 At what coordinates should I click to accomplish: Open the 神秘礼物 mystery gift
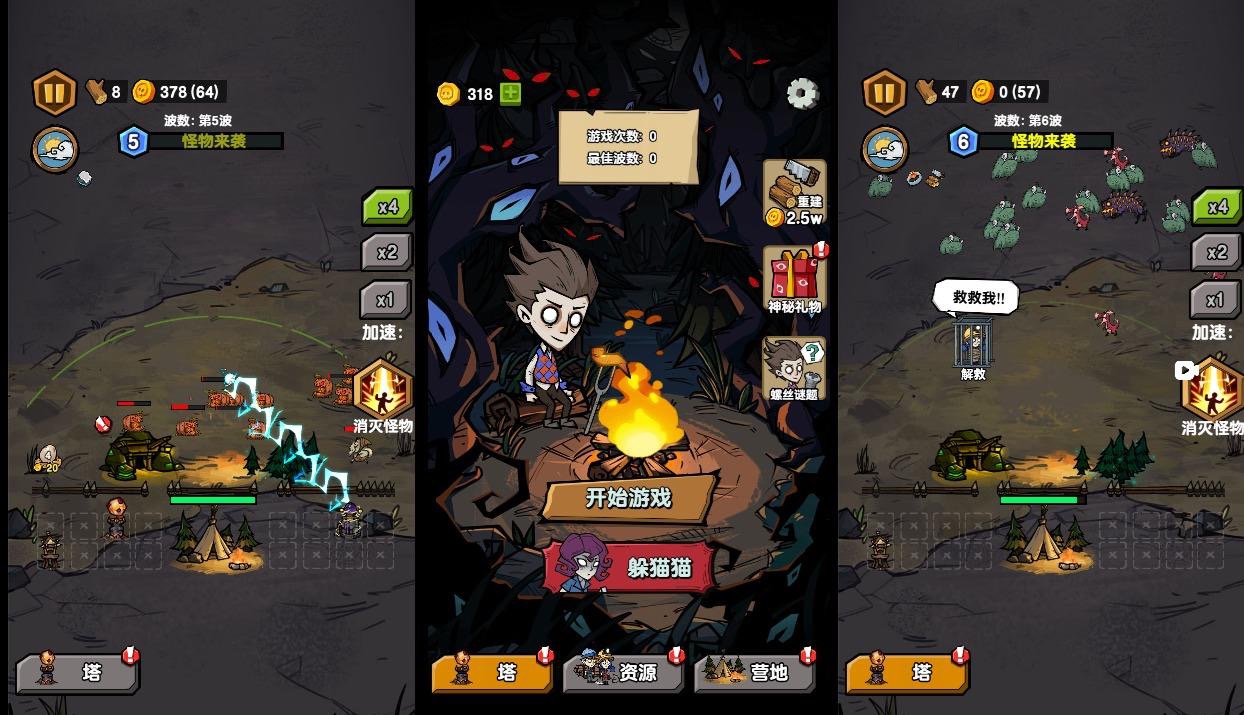click(x=795, y=280)
